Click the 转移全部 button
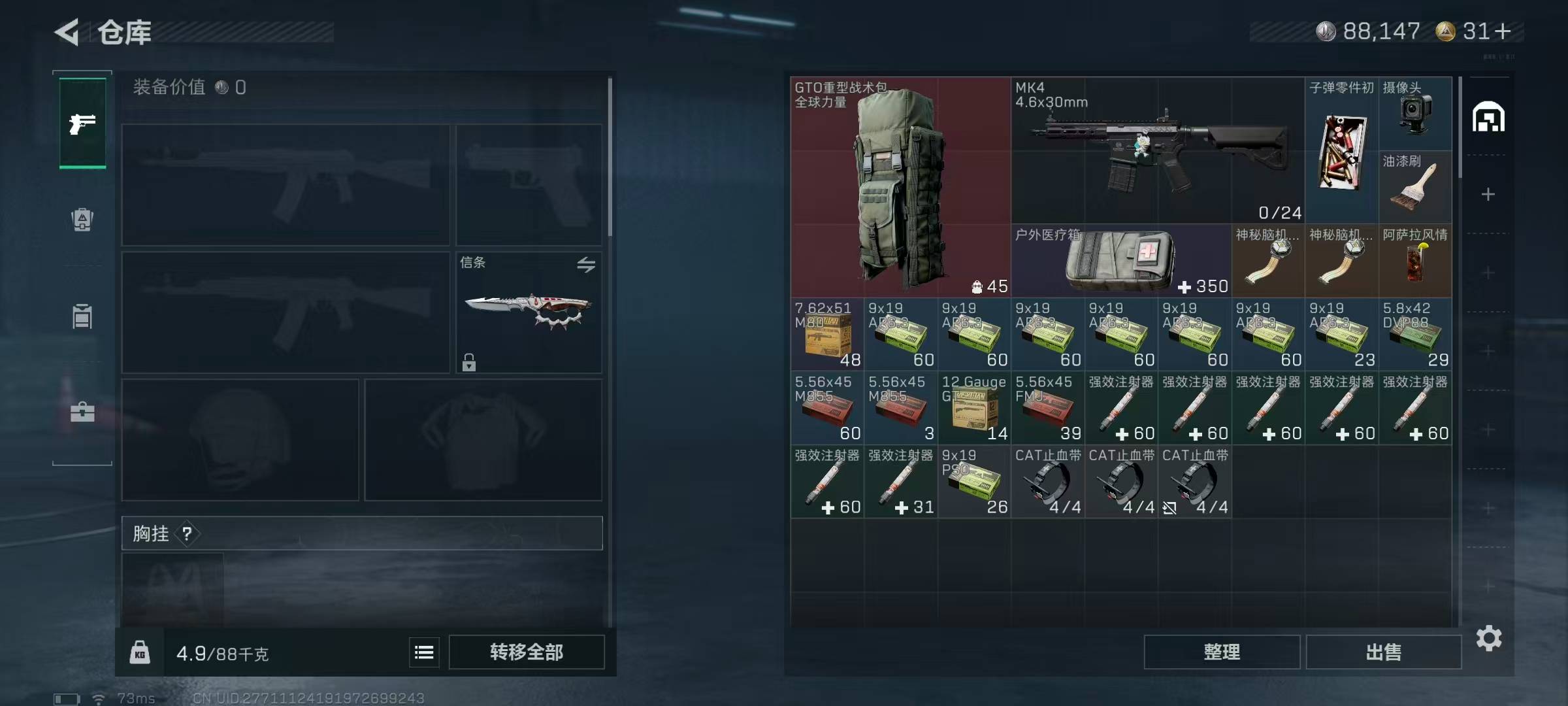The width and height of the screenshot is (1568, 706). 527,652
